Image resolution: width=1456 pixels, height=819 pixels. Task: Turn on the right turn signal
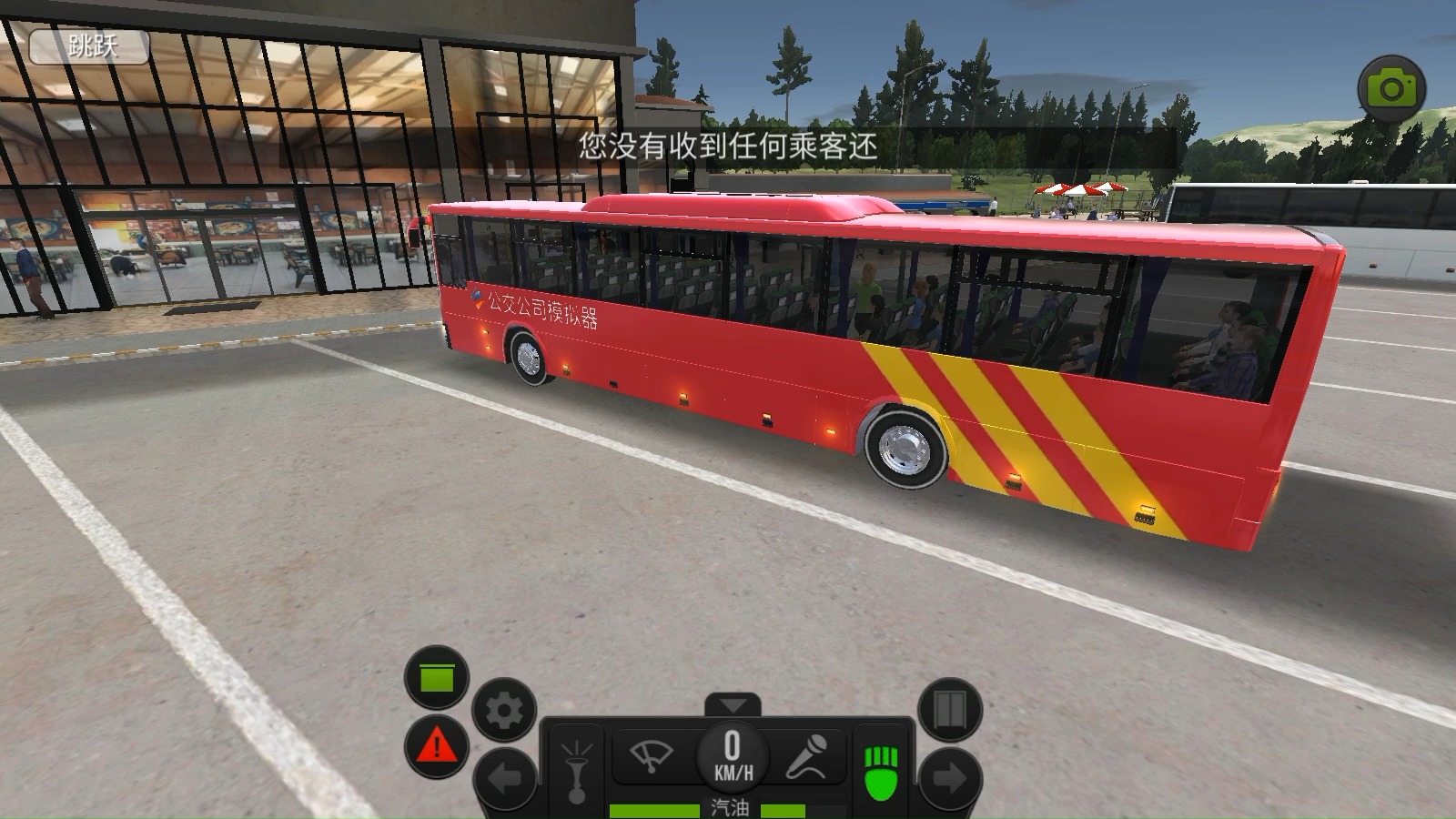coord(950,779)
